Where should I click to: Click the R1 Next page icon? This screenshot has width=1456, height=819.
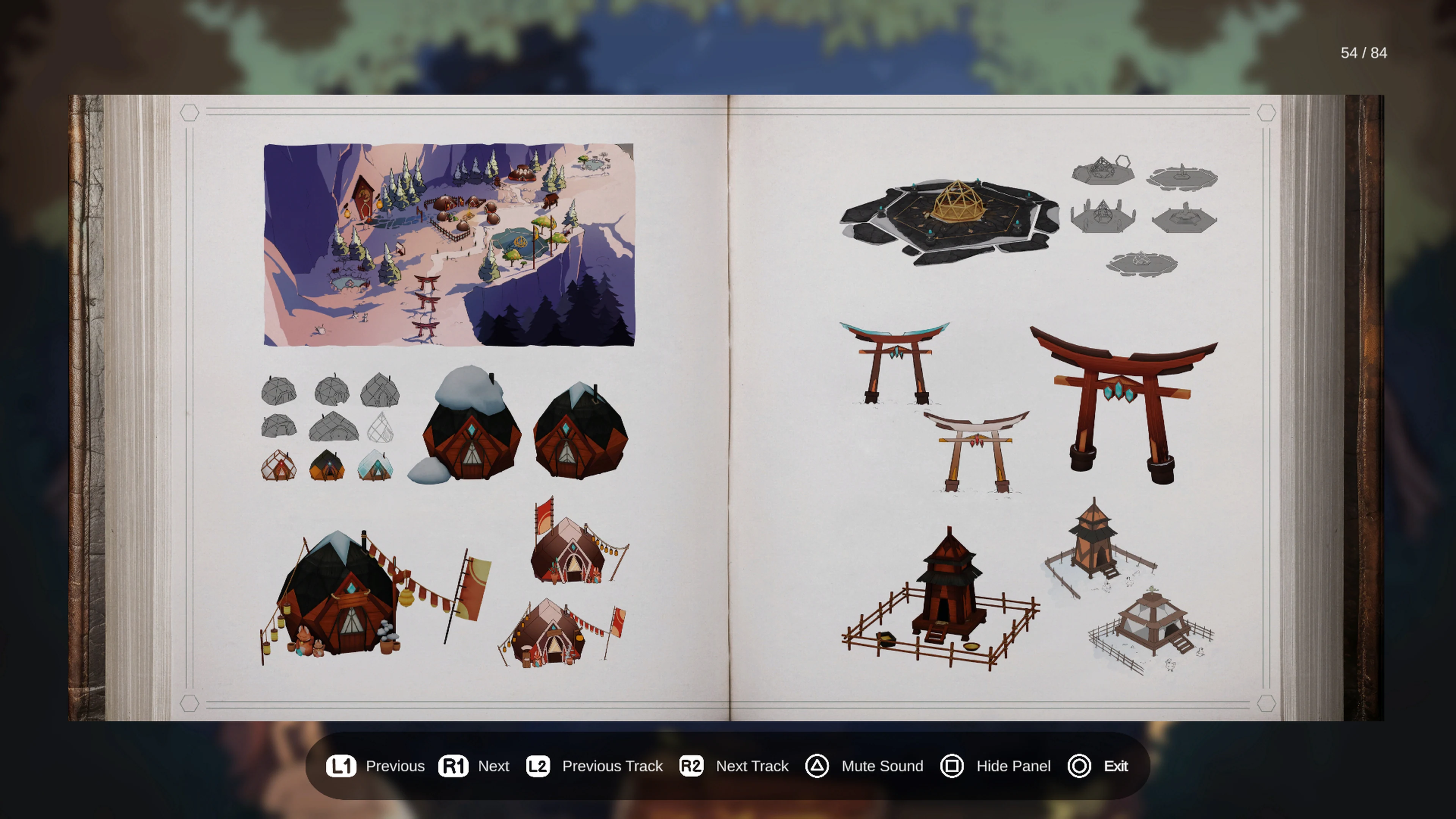point(454,766)
